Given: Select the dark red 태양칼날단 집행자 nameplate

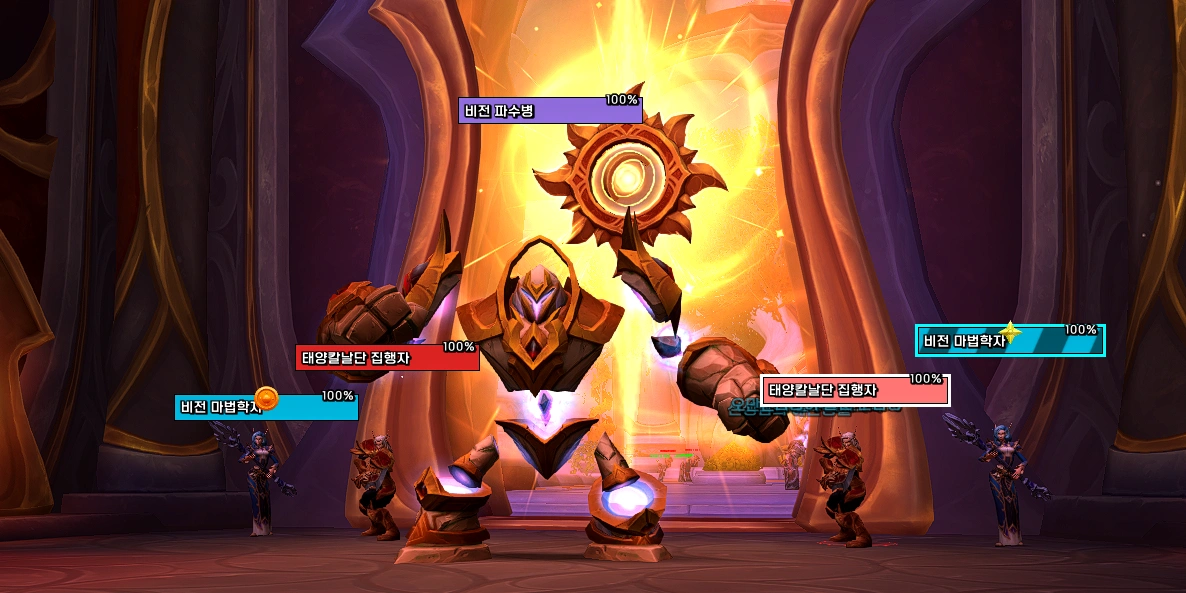Looking at the screenshot, I should click(387, 358).
